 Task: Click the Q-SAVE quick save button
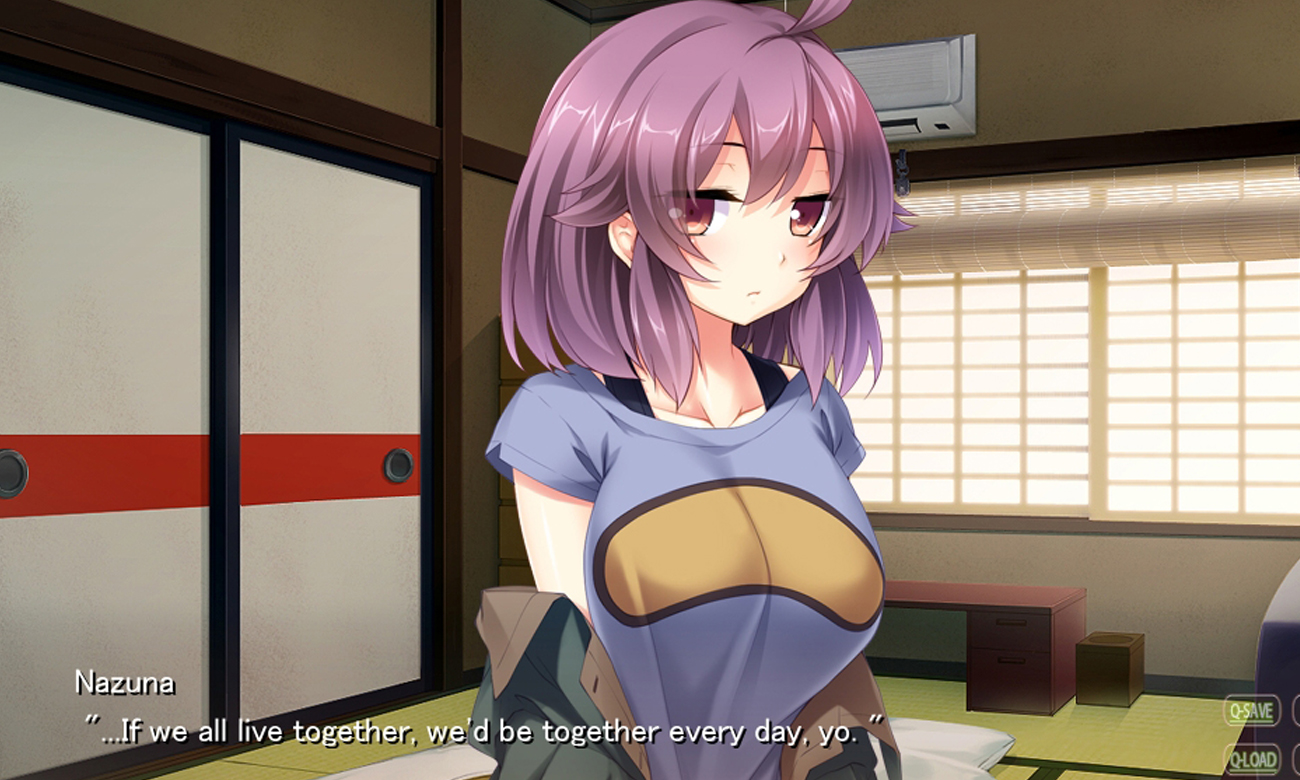coord(1251,712)
